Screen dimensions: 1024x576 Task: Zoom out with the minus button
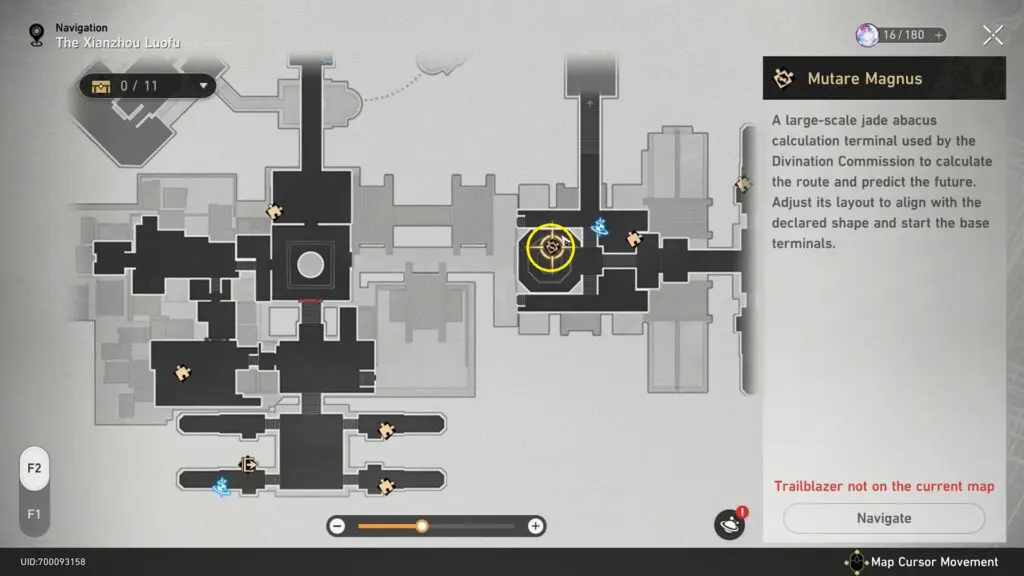(338, 526)
